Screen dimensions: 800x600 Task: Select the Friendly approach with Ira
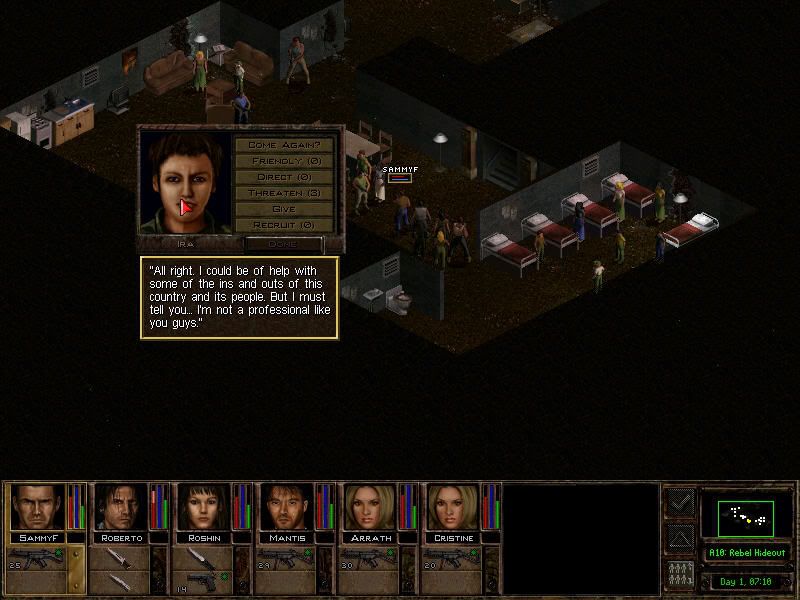290,161
